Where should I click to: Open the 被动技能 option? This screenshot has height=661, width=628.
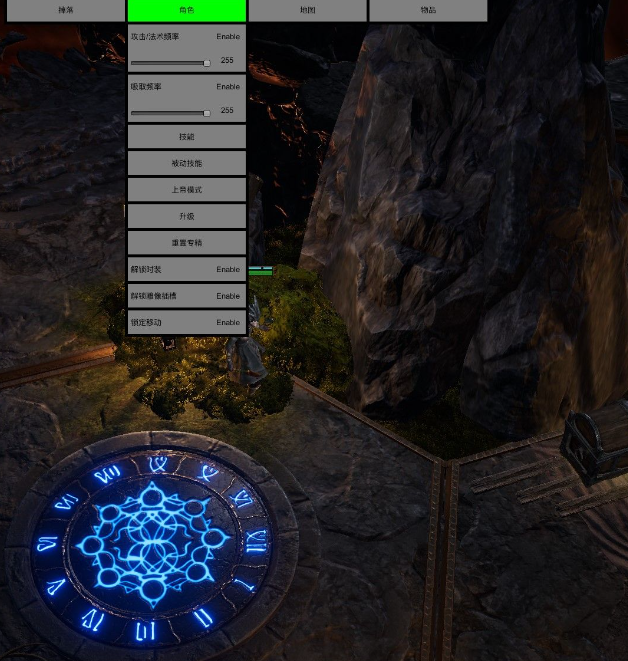(x=186, y=163)
